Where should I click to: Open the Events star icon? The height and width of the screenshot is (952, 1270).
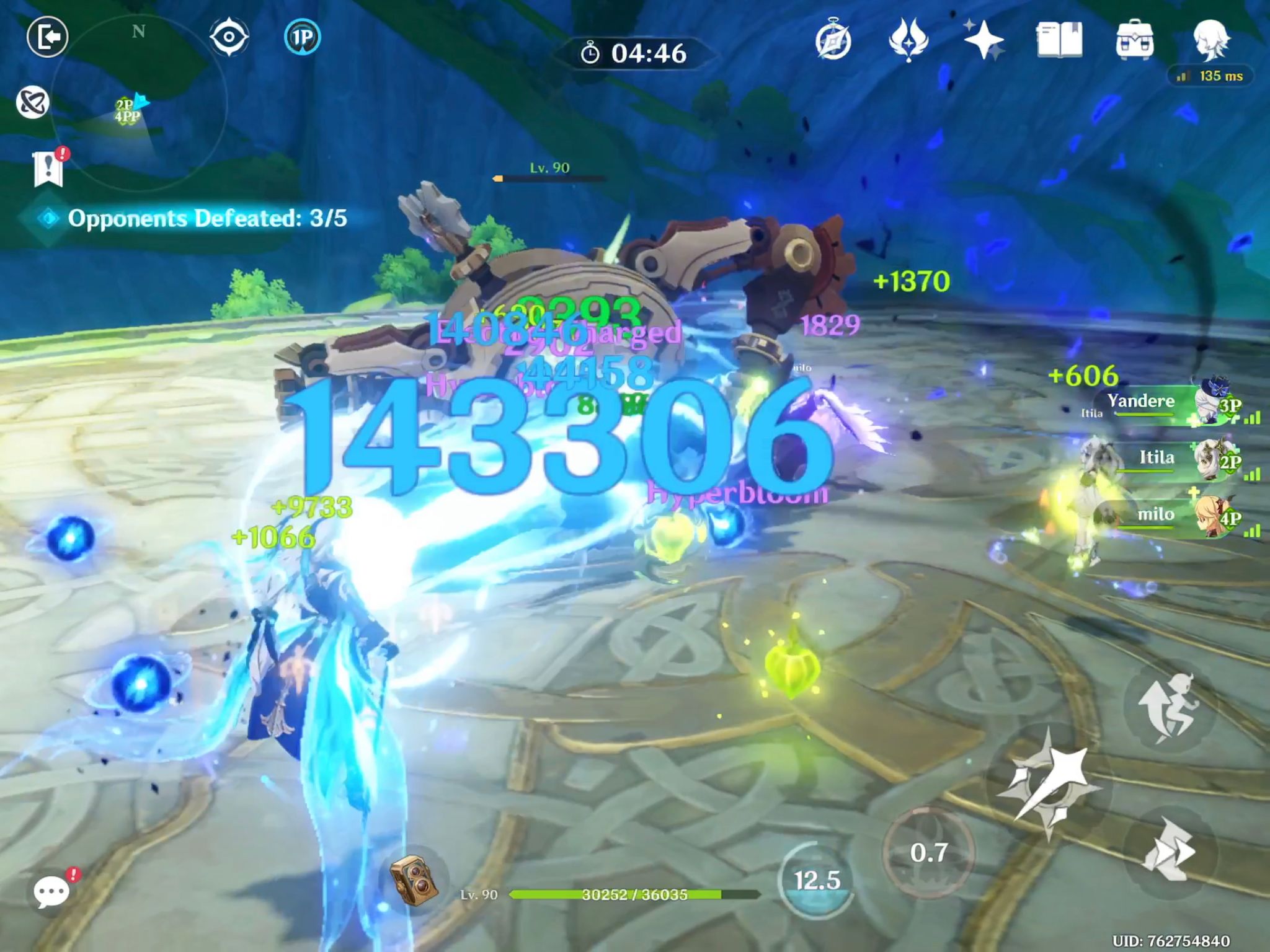tap(984, 38)
